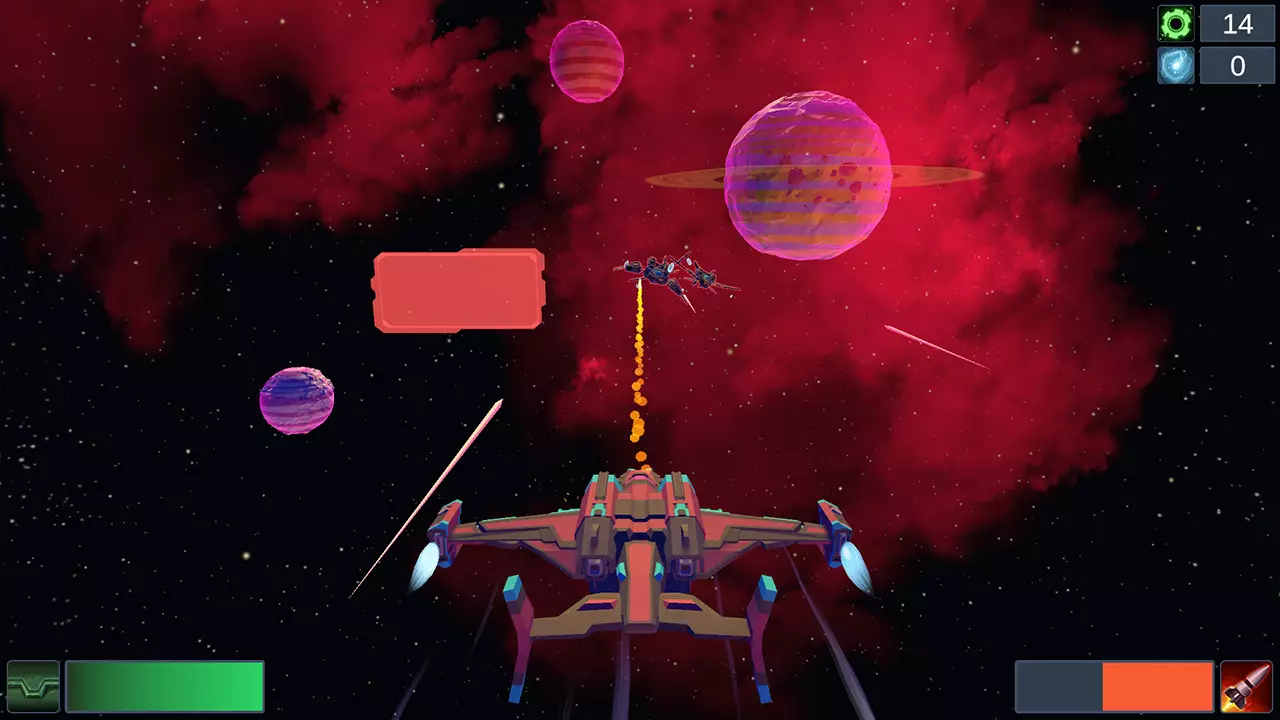Click the rocket missile weapon icon
Image resolution: width=1280 pixels, height=720 pixels.
(x=1243, y=687)
